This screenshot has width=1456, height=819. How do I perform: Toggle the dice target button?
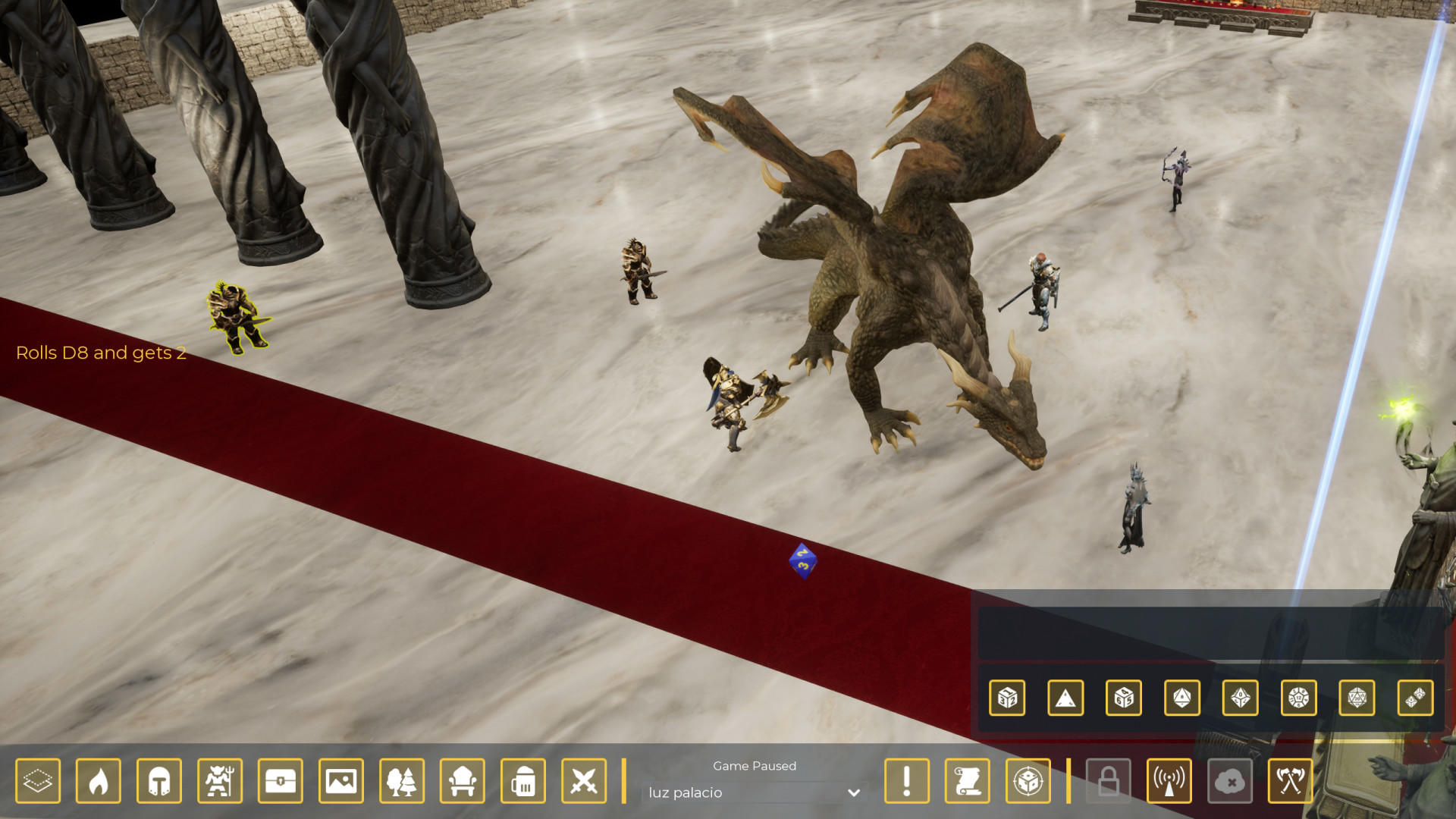(x=1028, y=780)
